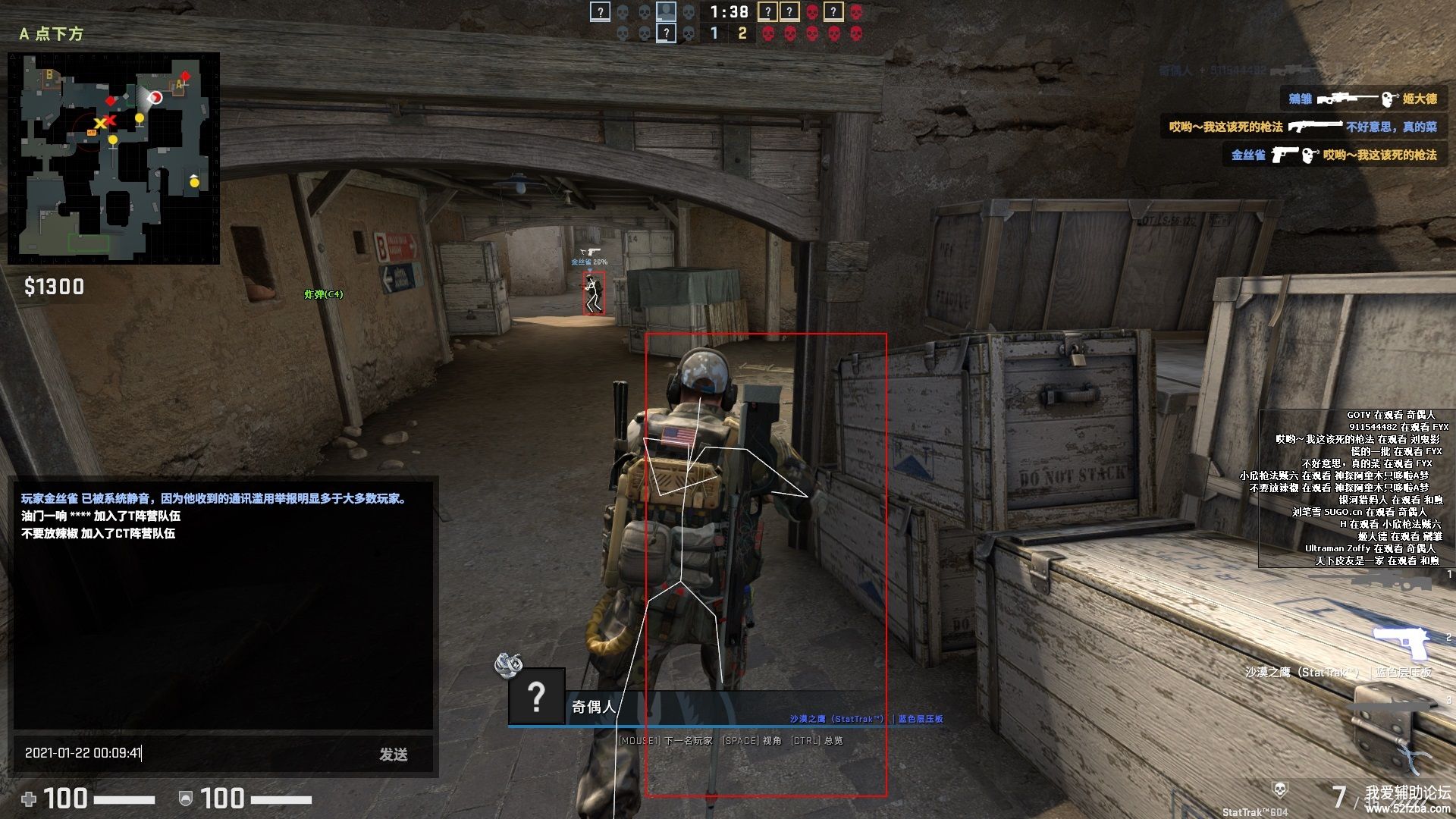The image size is (1456, 819).
Task: Click the chat message log panel
Action: click(224, 607)
